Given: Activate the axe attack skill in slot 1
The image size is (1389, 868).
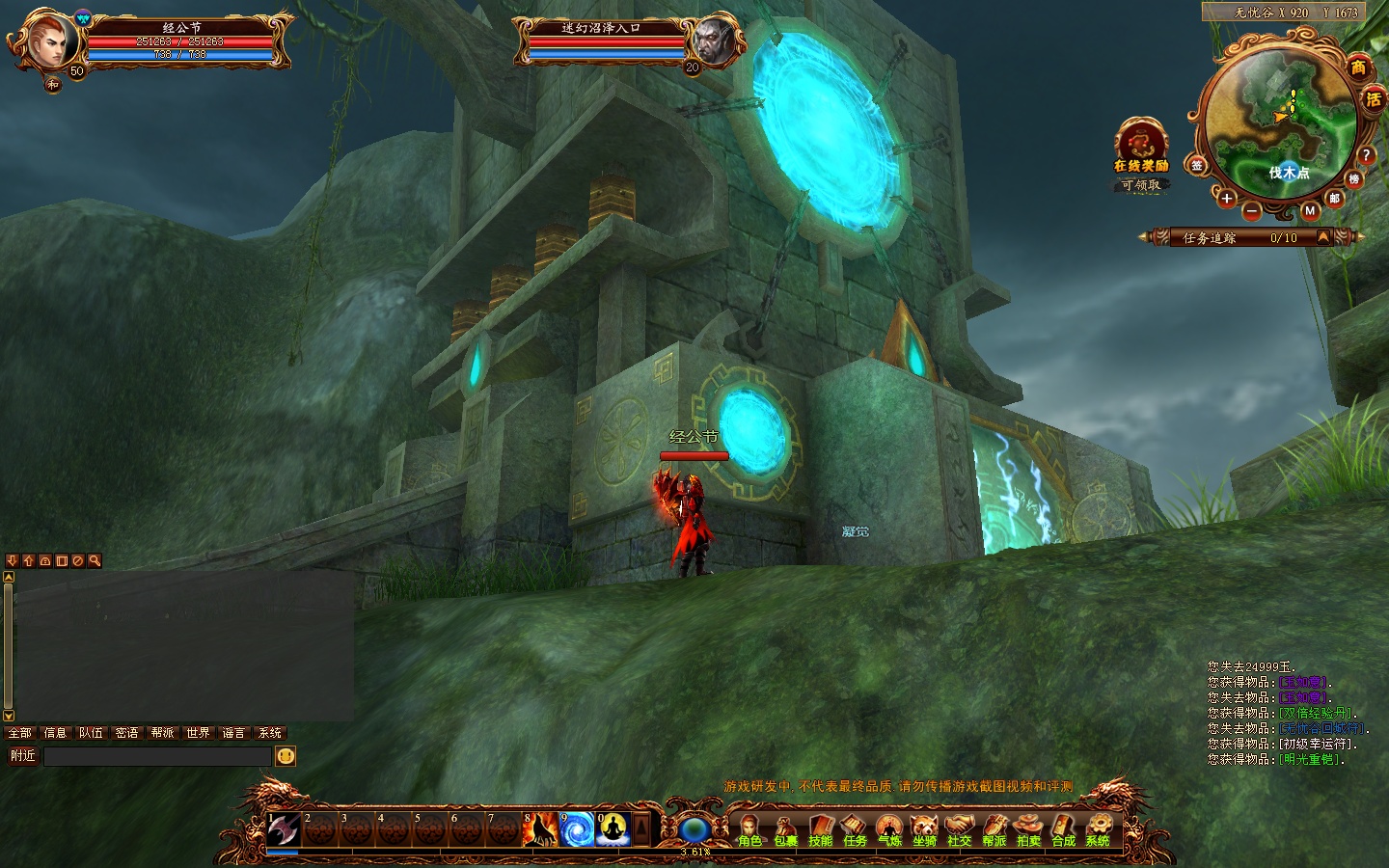Looking at the screenshot, I should (x=284, y=829).
